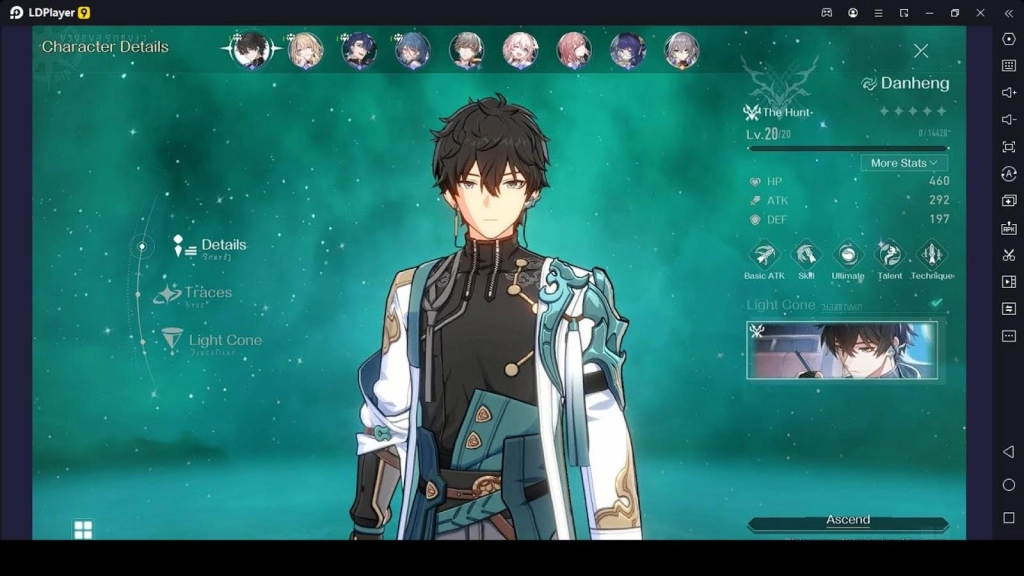Select Danheng's portrait in the roster

tap(251, 50)
